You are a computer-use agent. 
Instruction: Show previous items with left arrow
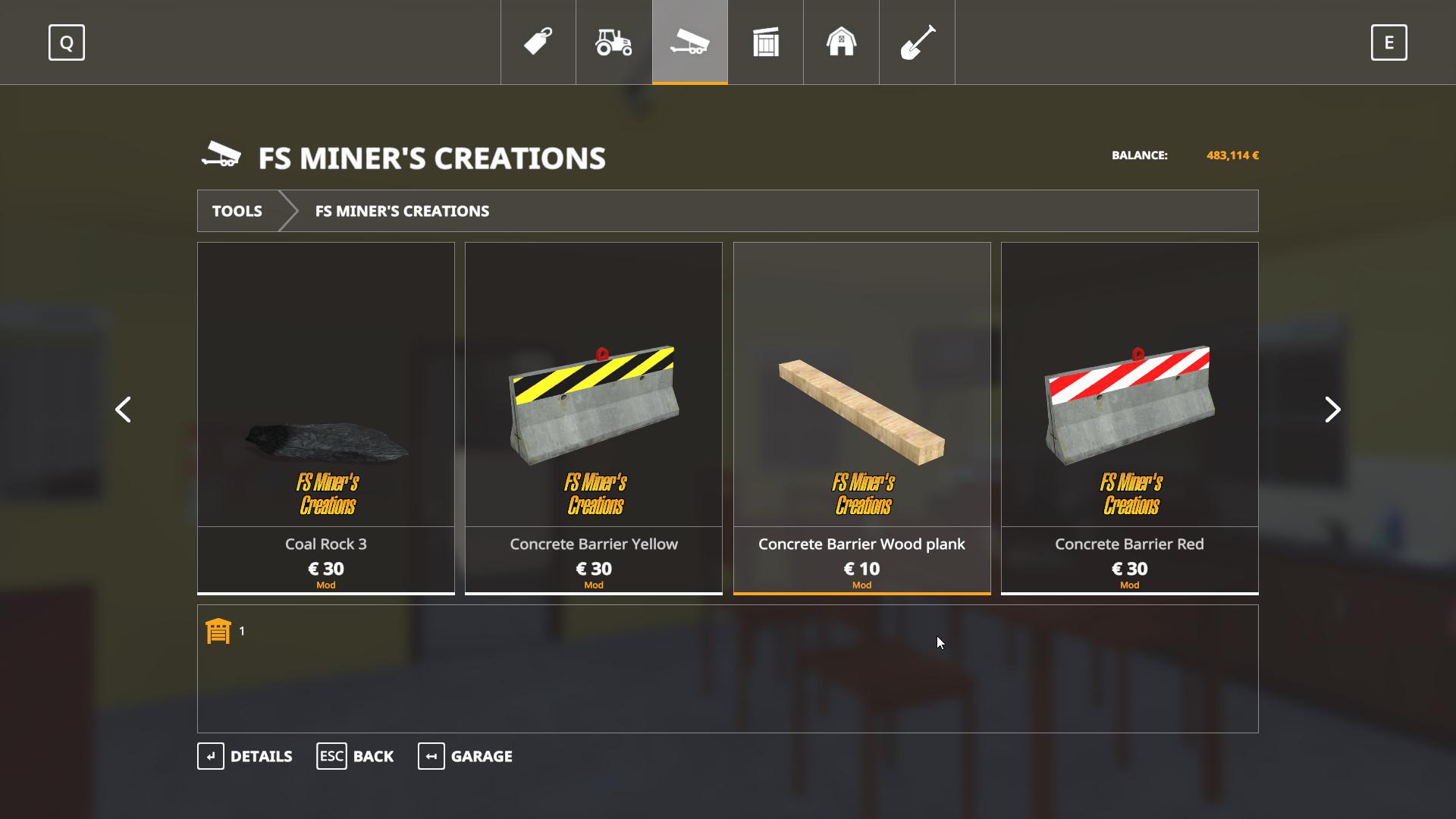(x=123, y=409)
